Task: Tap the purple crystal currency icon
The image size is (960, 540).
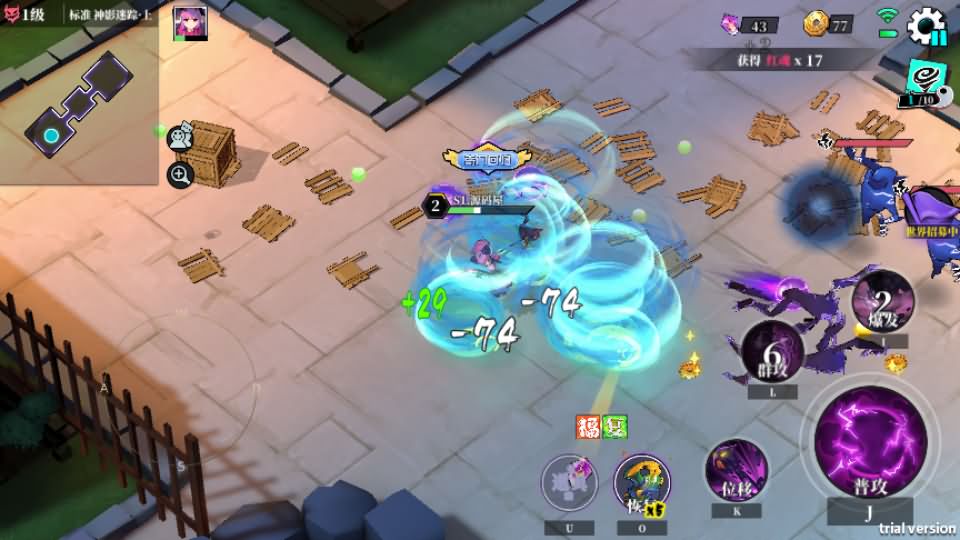Action: click(x=733, y=24)
